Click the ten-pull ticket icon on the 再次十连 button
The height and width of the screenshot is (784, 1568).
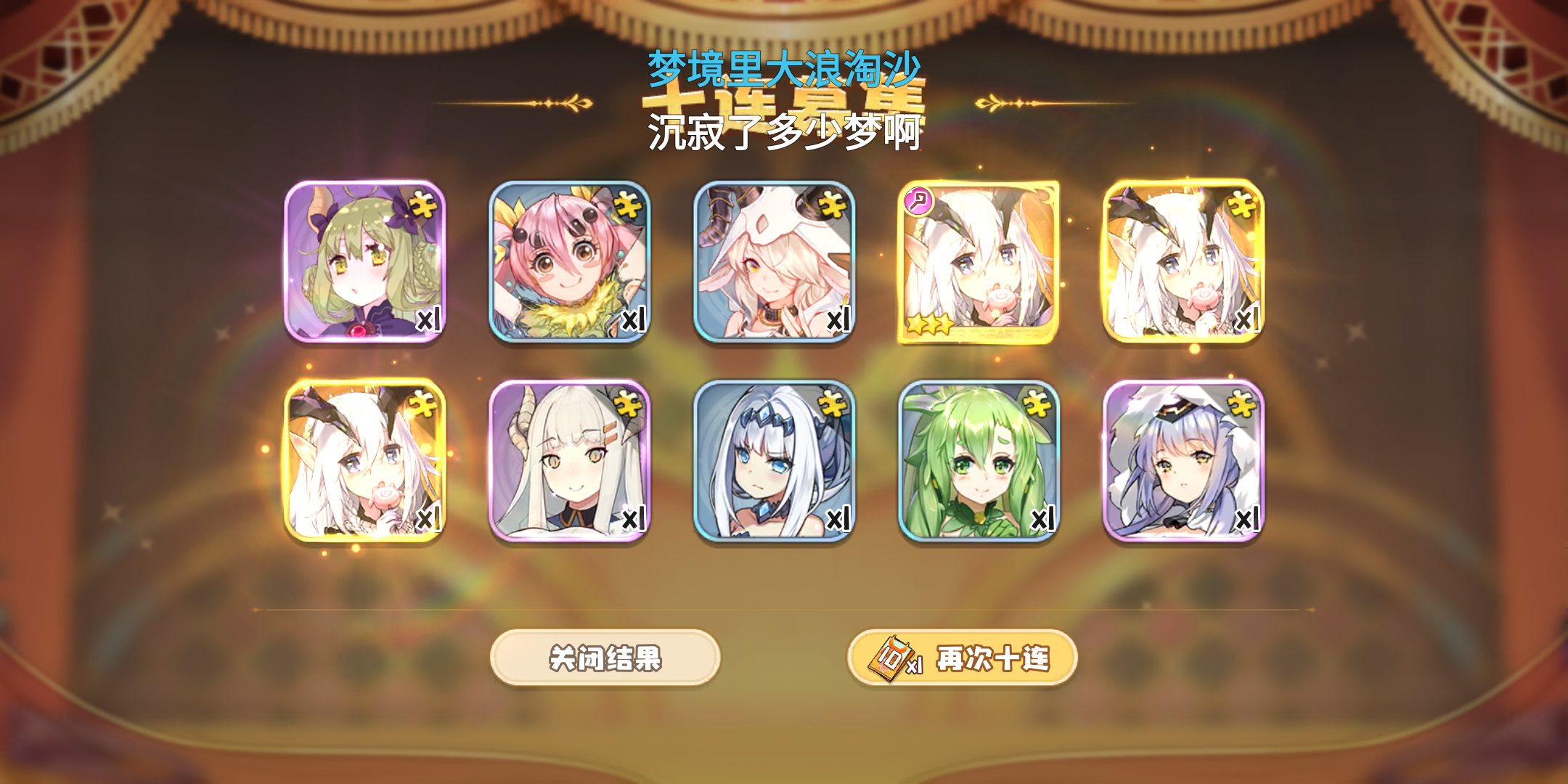(892, 657)
